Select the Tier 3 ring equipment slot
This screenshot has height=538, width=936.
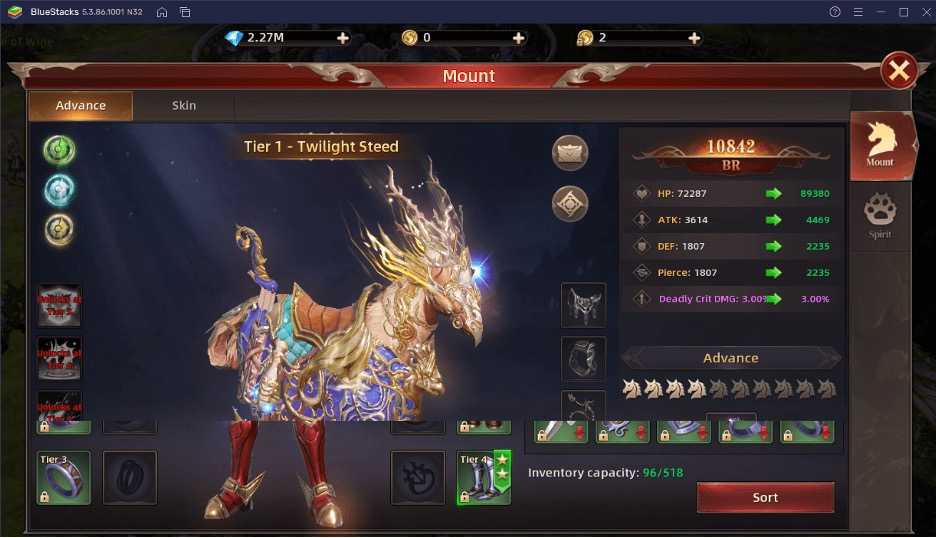coord(64,477)
